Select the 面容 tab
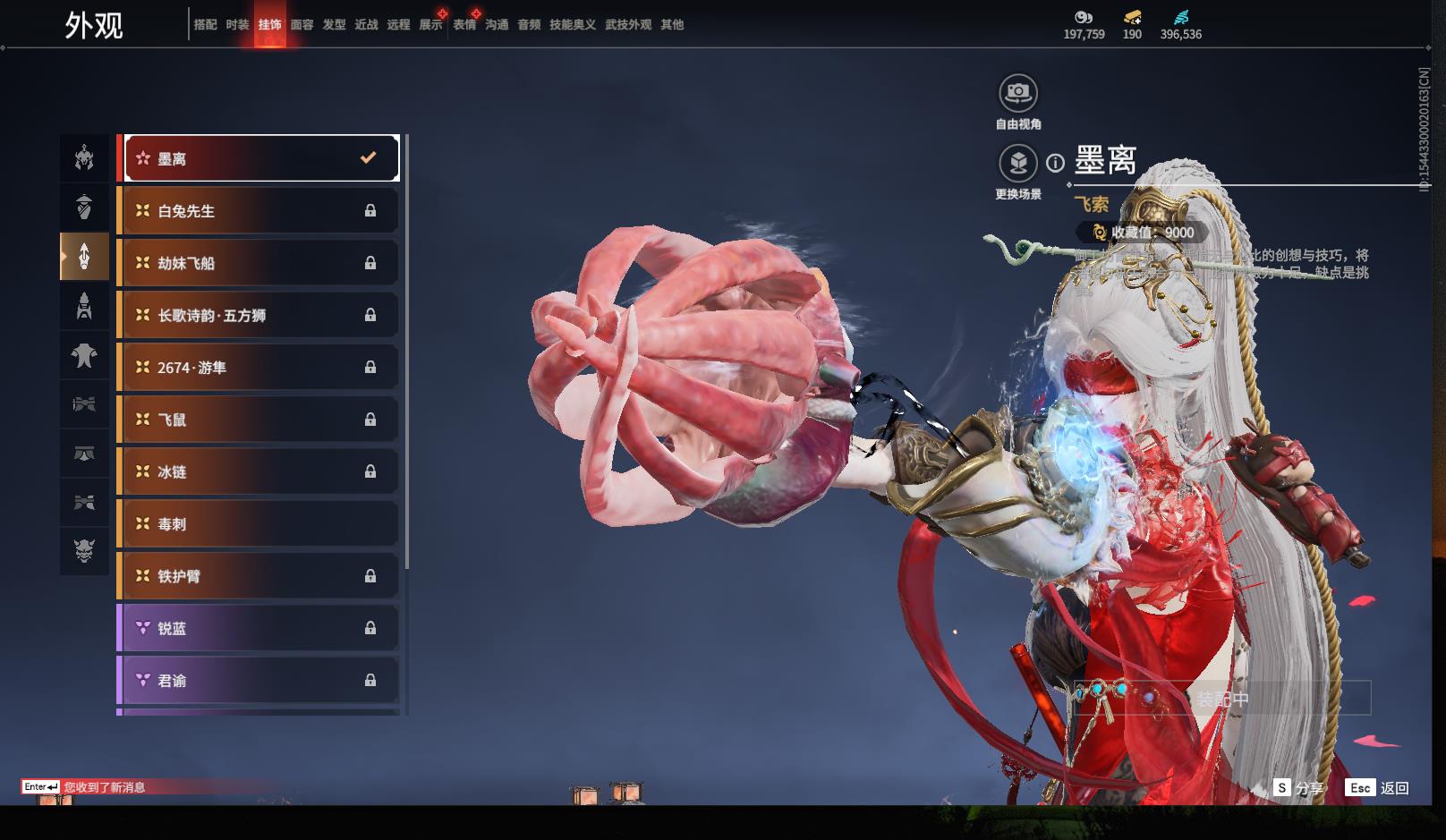The image size is (1446, 840). 302,25
